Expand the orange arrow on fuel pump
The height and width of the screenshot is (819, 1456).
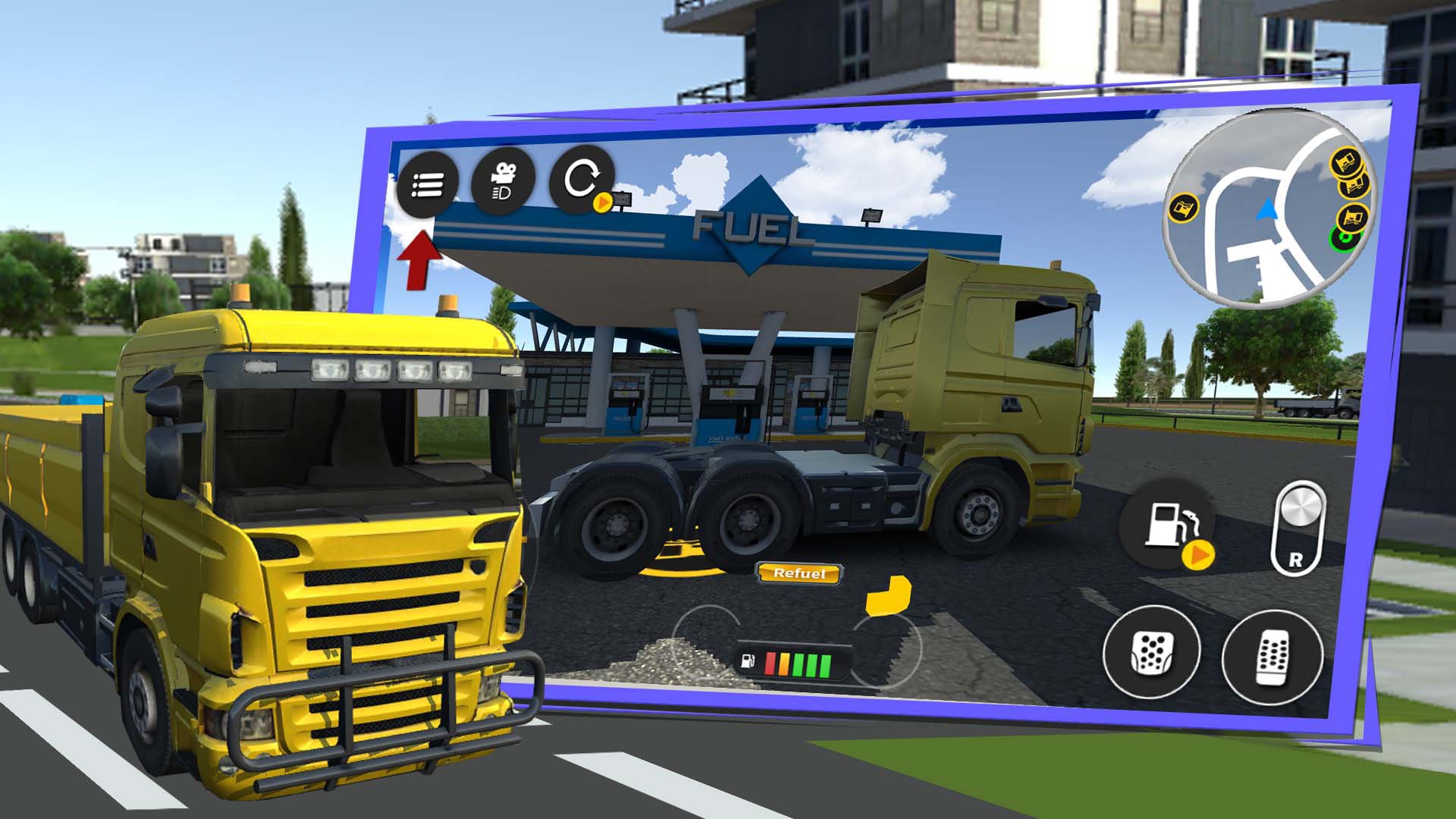click(x=1197, y=555)
